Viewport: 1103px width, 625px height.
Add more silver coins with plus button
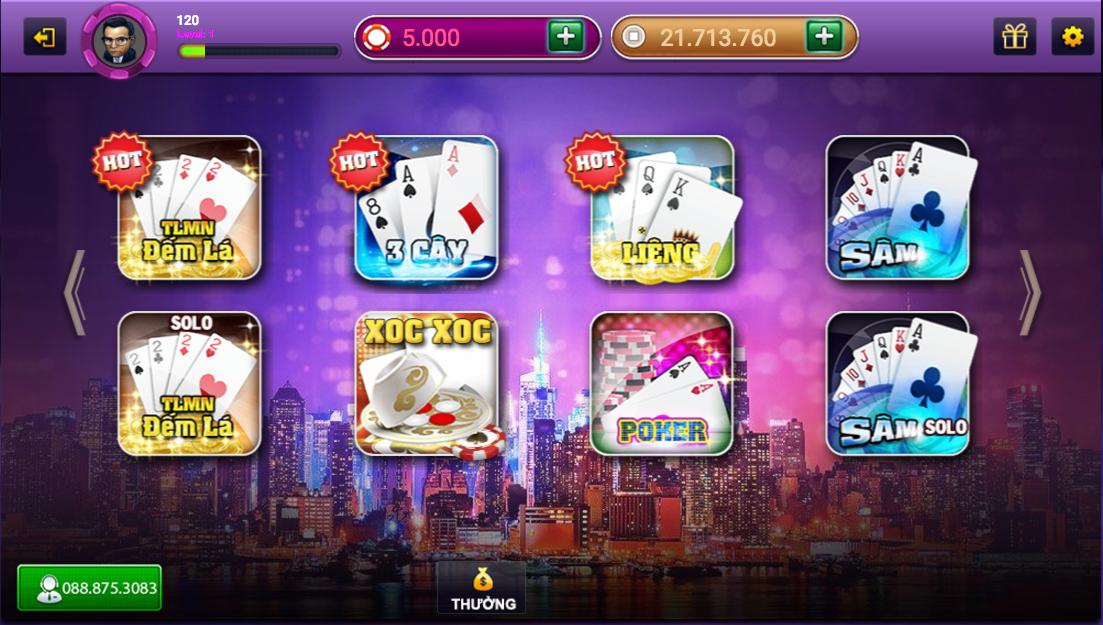pos(823,37)
